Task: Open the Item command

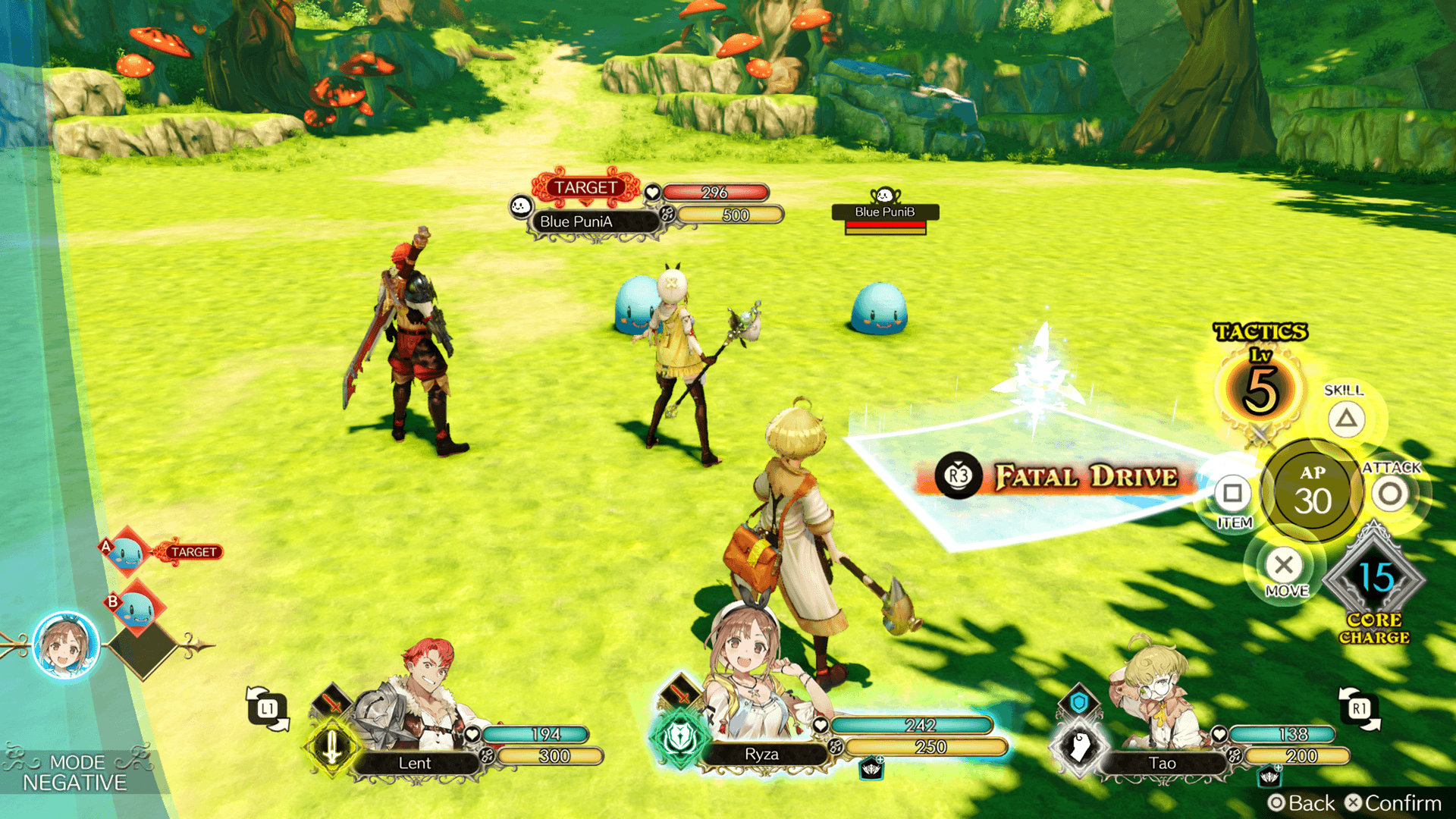Action: coord(1232,494)
